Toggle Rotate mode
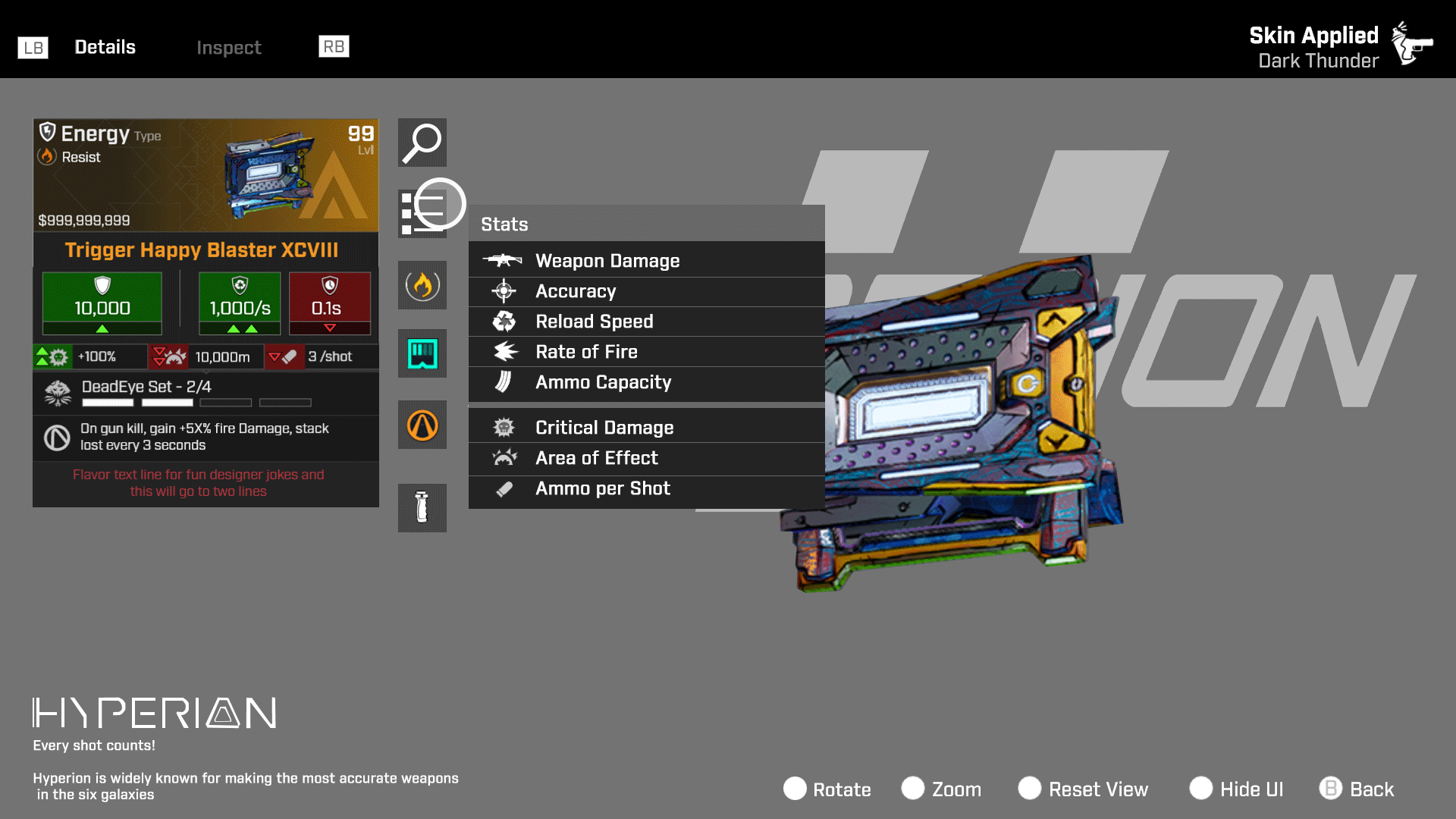The height and width of the screenshot is (819, 1456). pos(827,789)
